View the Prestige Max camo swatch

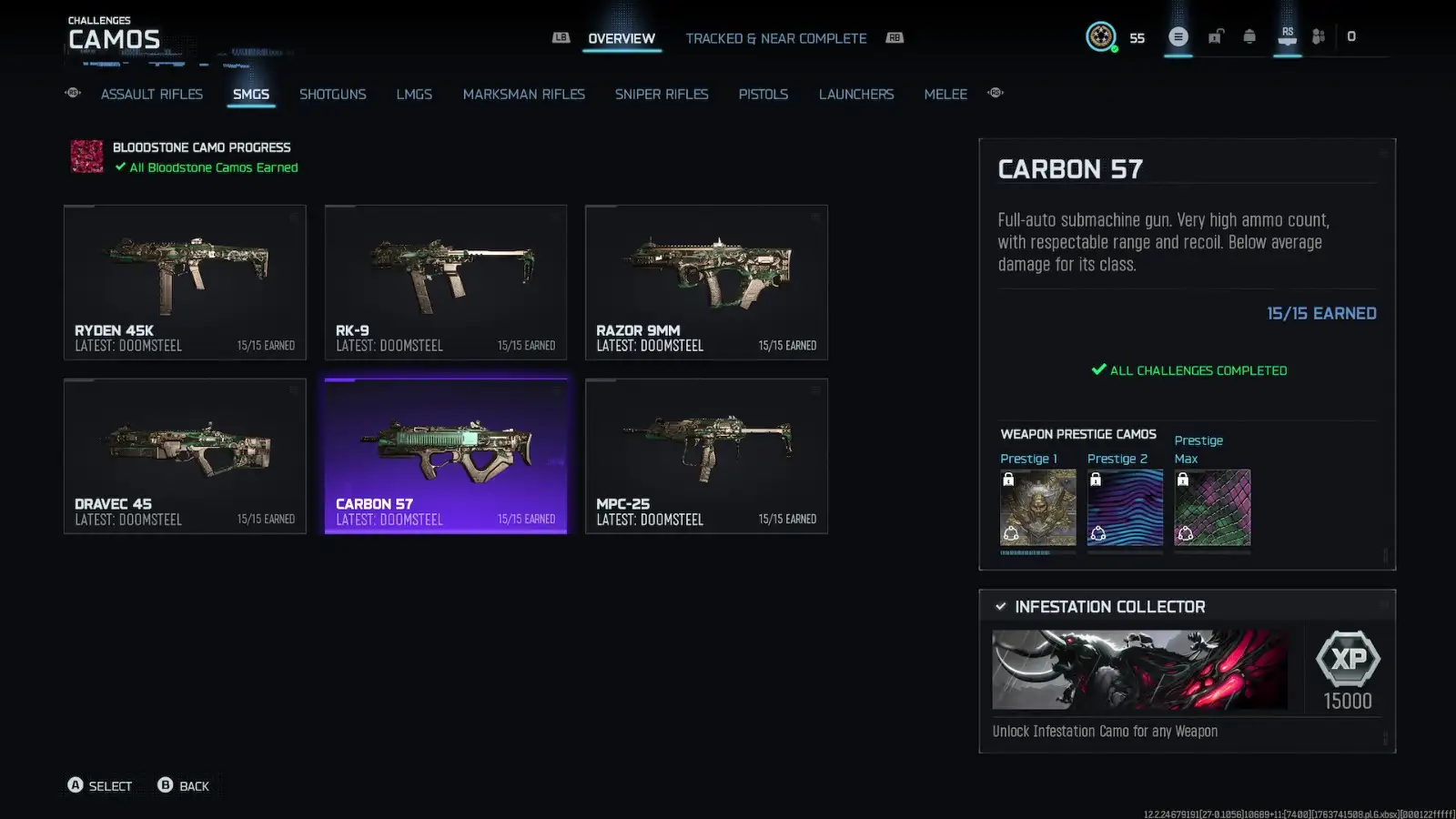pyautogui.click(x=1212, y=508)
